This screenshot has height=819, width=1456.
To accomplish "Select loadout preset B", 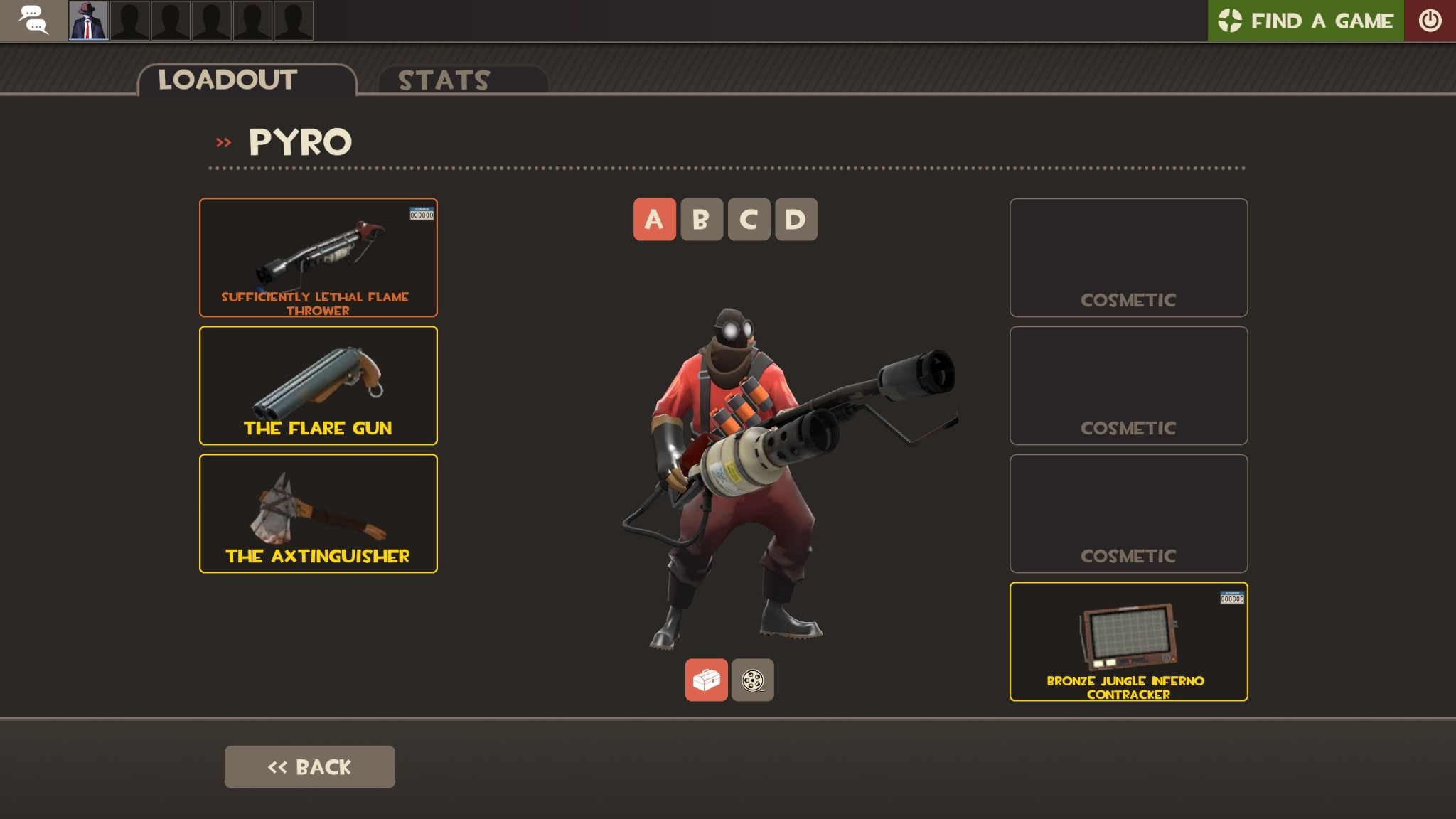I will pyautogui.click(x=702, y=219).
